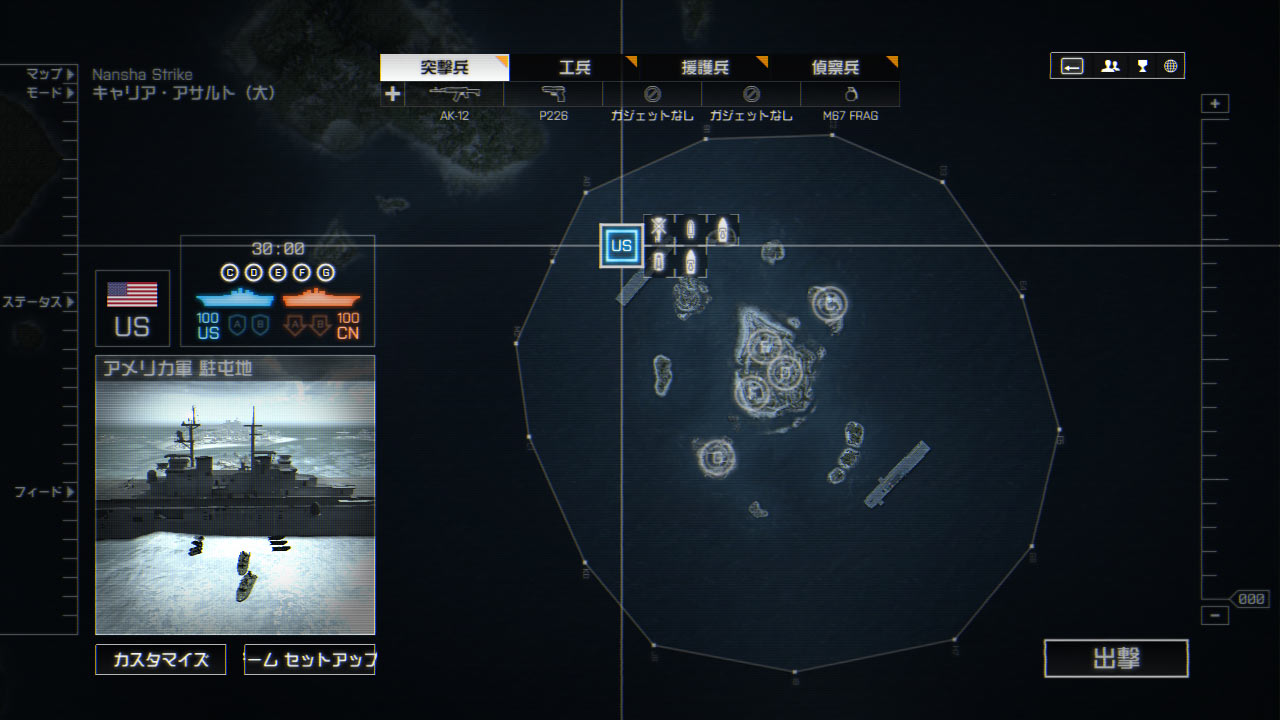Open the チーム セットアップ team setup button
This screenshot has width=1280, height=720.
click(309, 660)
